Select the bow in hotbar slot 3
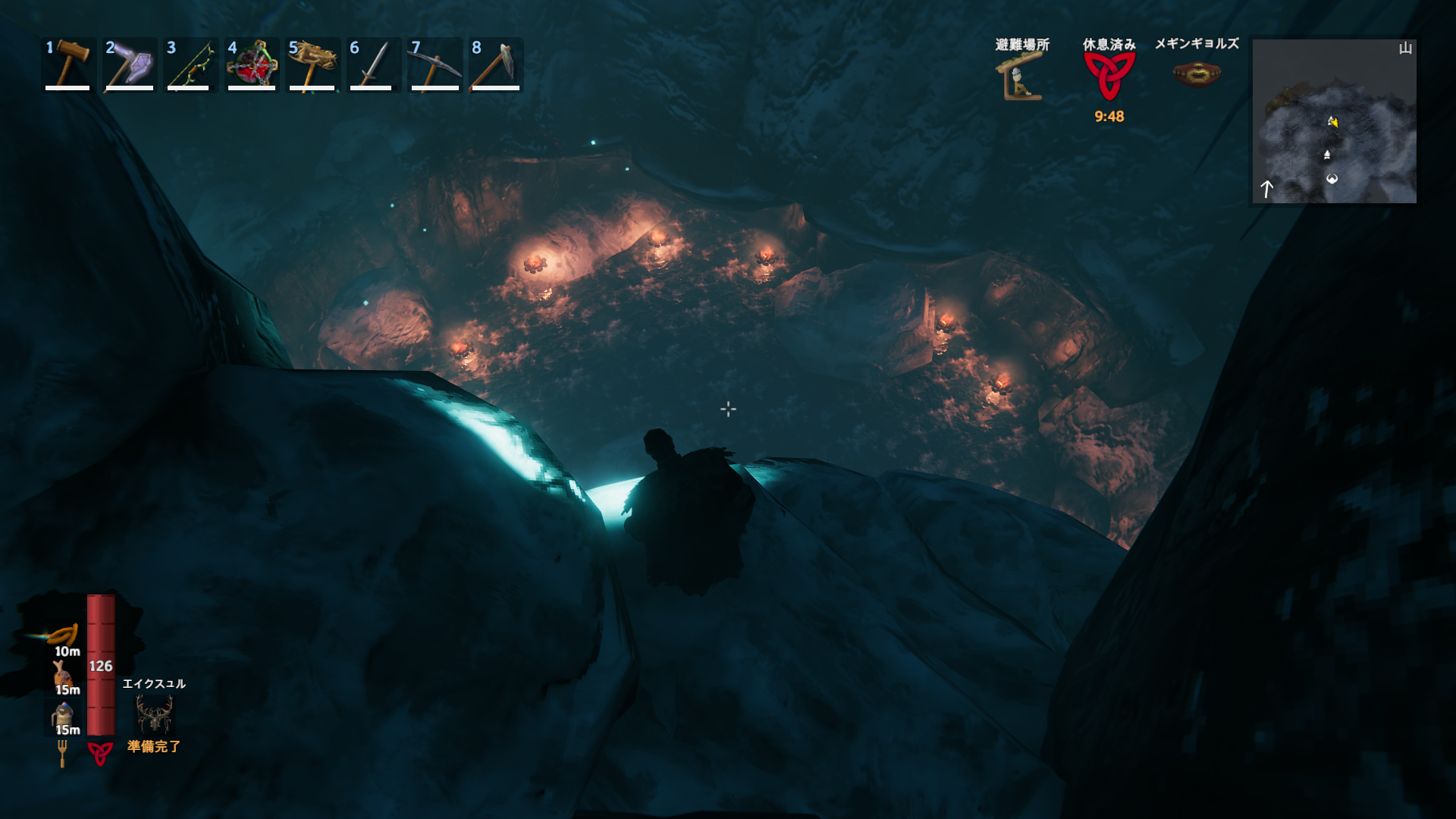The width and height of the screenshot is (1456, 819). (190, 65)
